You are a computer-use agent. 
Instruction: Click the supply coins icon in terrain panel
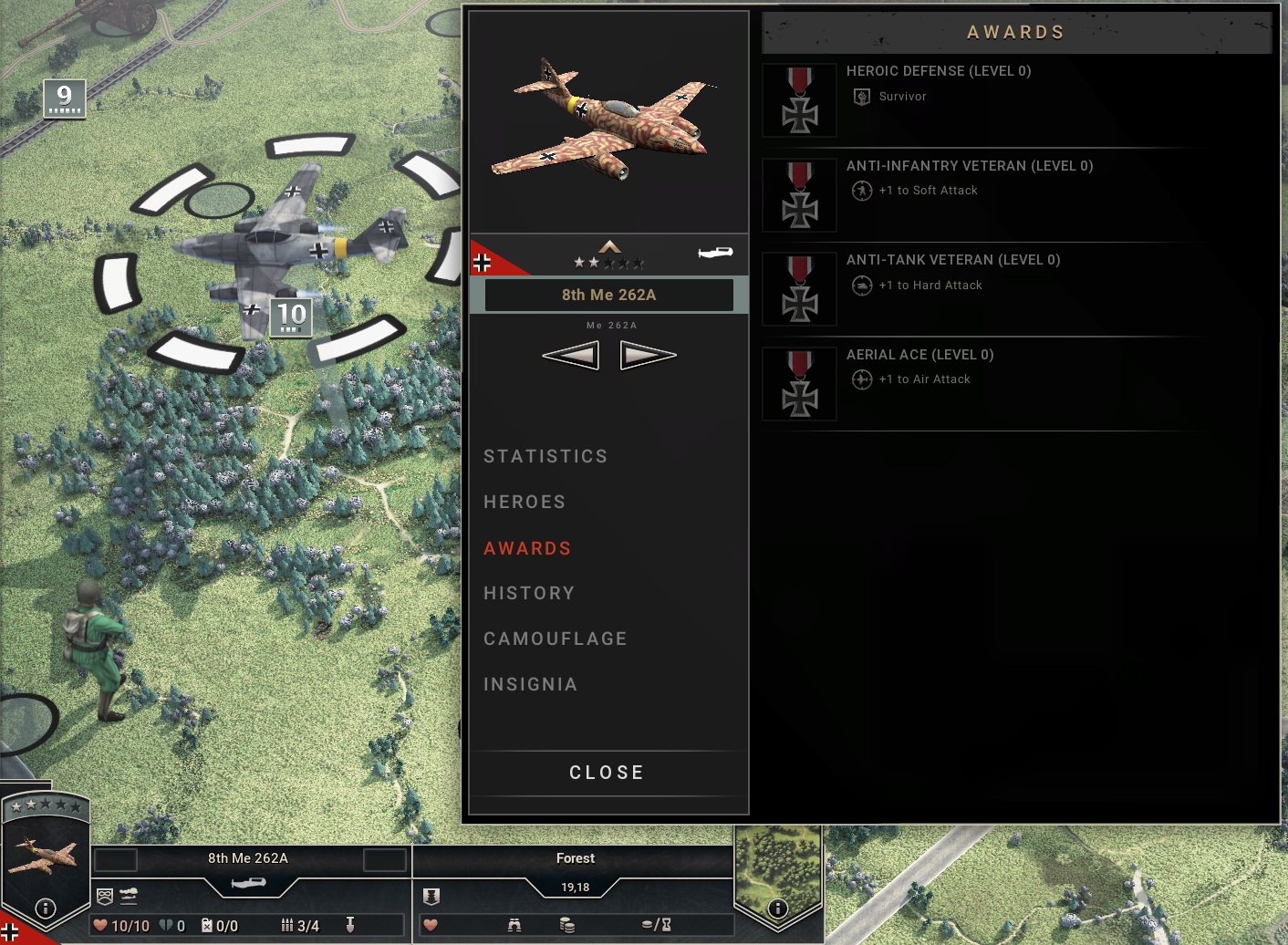(566, 924)
